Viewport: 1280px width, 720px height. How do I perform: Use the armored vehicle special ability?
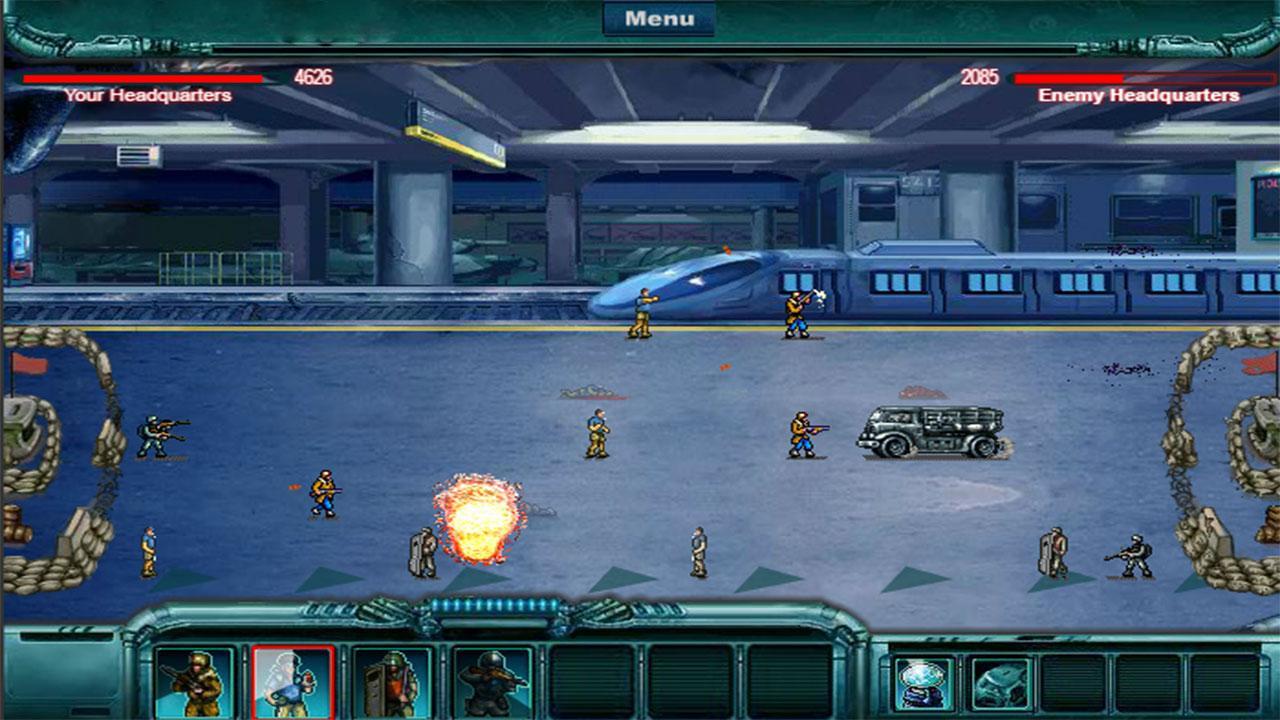click(x=1001, y=684)
